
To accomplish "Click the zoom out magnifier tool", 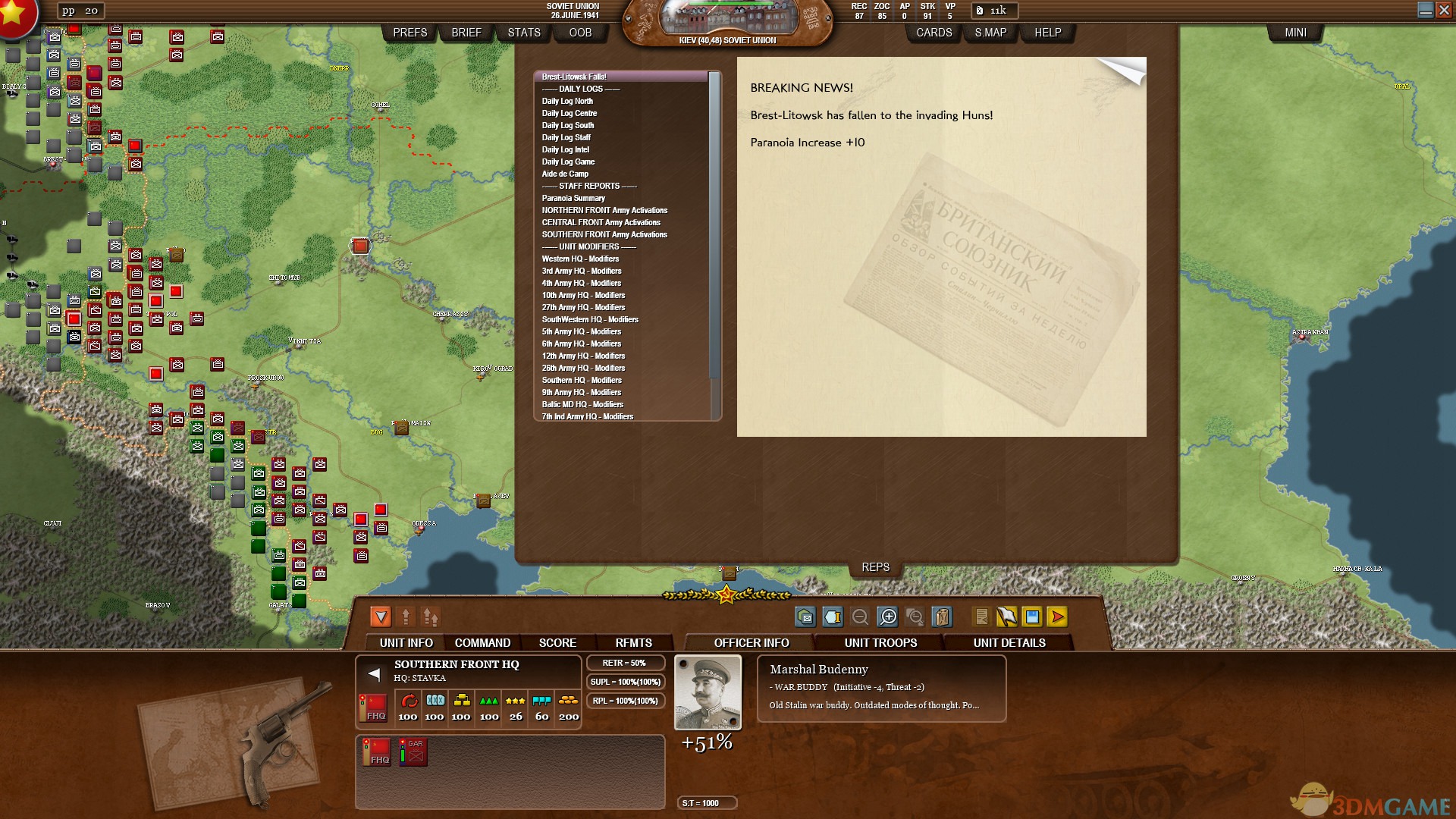I will click(861, 617).
